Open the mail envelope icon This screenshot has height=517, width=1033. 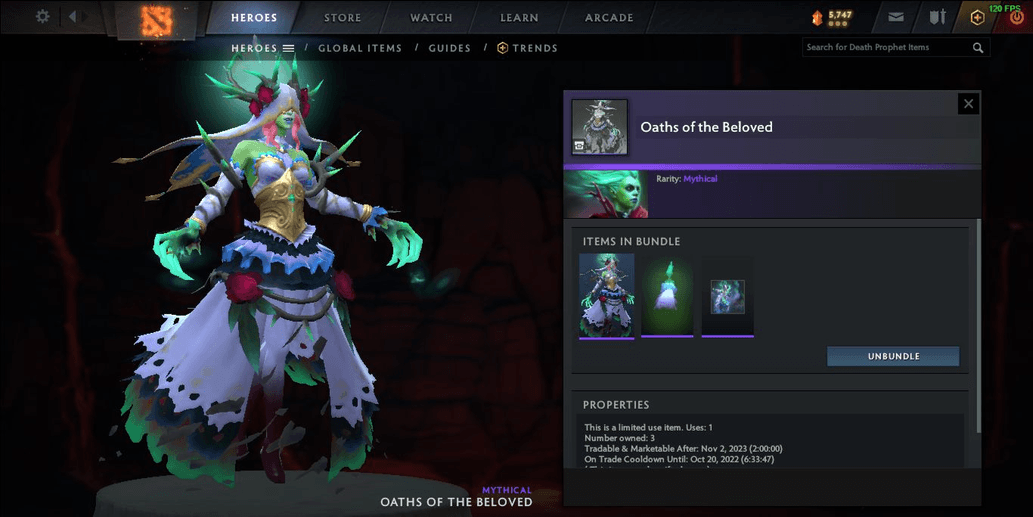coord(896,17)
